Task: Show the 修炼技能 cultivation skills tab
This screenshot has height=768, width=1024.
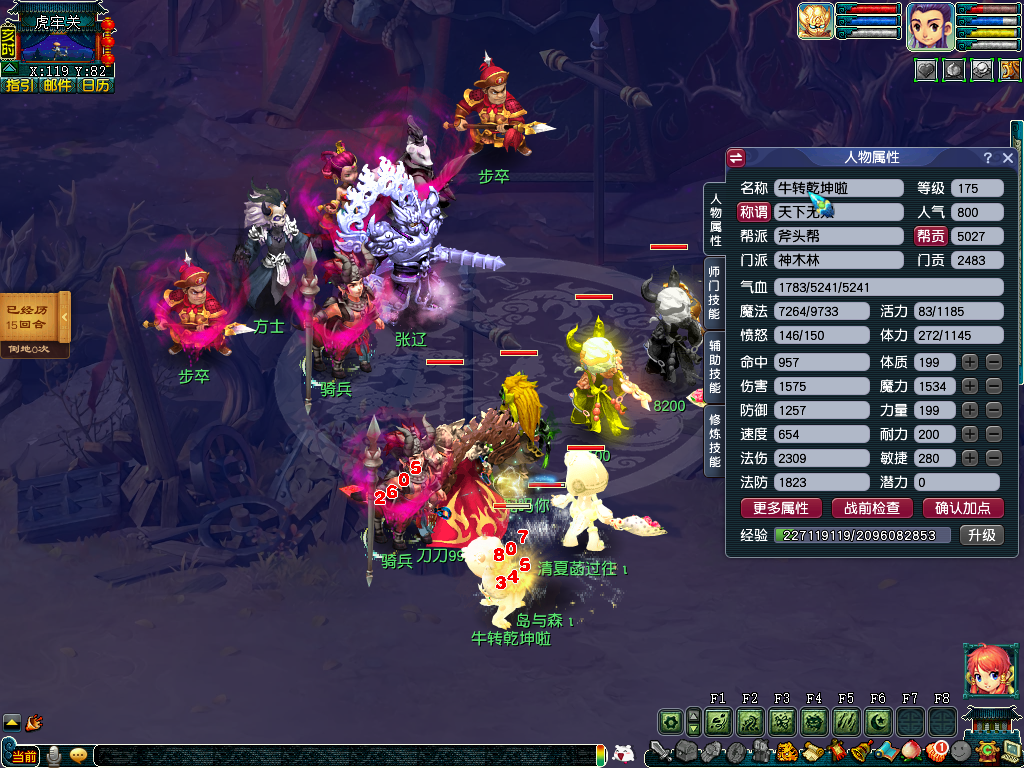Action: (714, 440)
